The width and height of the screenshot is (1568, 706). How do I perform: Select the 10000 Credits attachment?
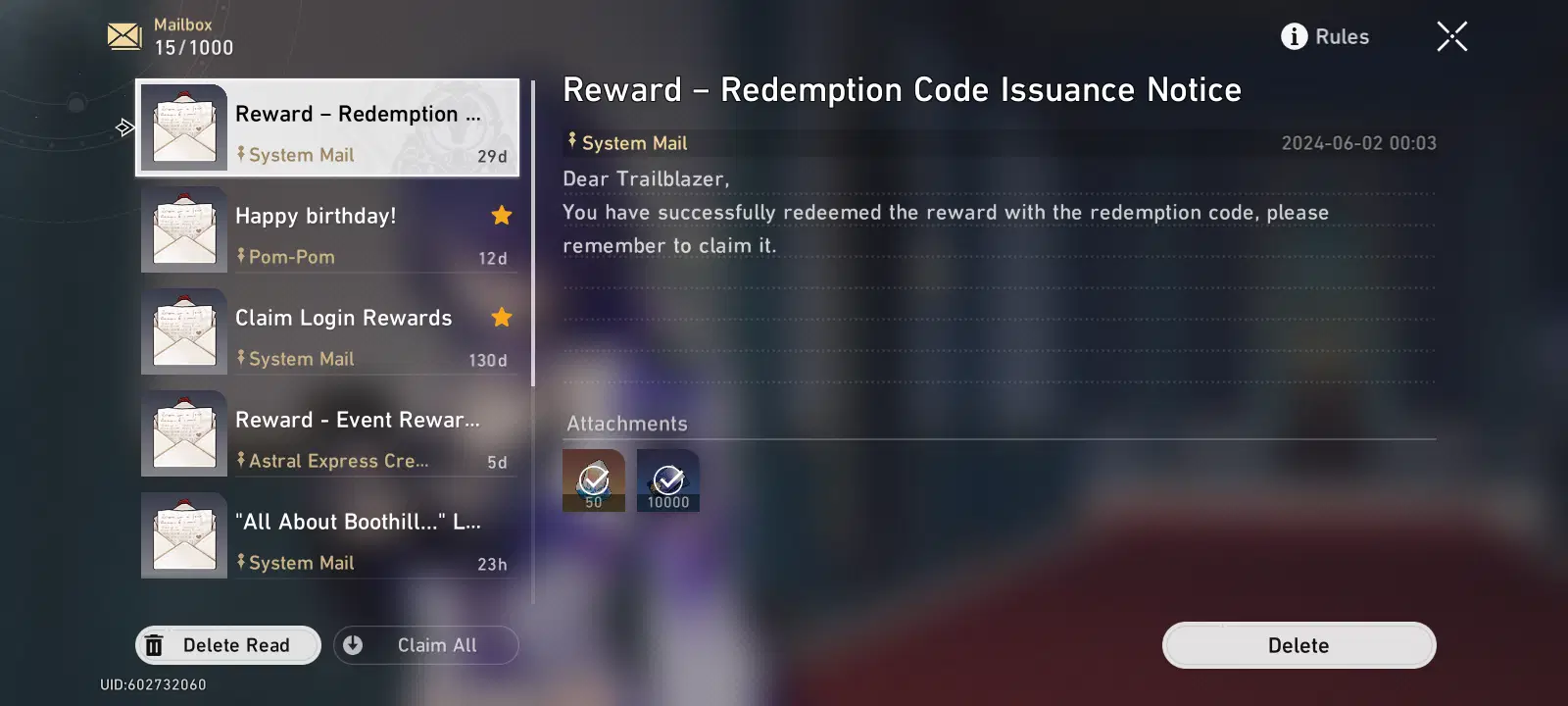667,480
